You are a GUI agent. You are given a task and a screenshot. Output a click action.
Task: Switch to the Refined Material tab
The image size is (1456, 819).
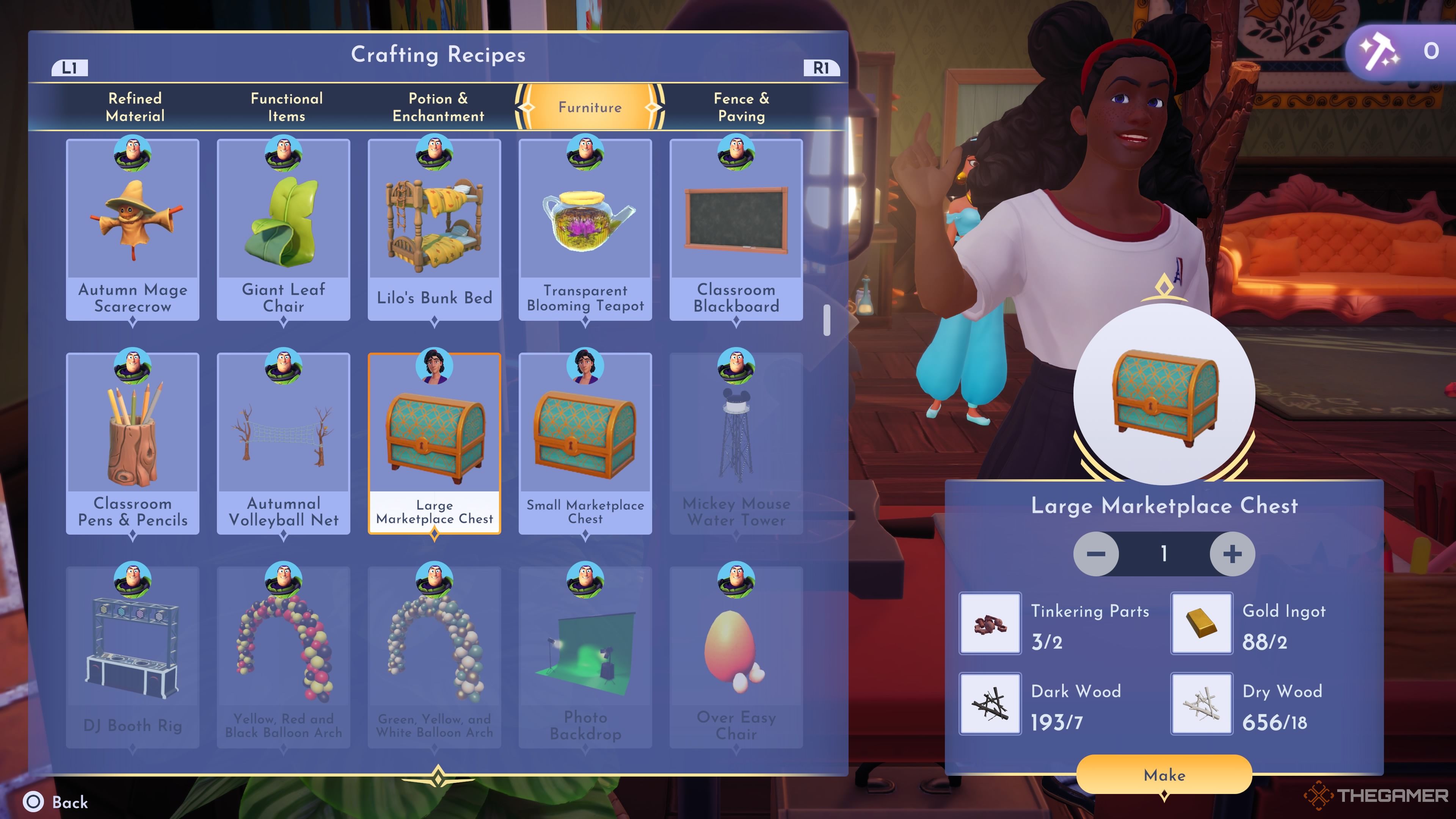pos(135,107)
